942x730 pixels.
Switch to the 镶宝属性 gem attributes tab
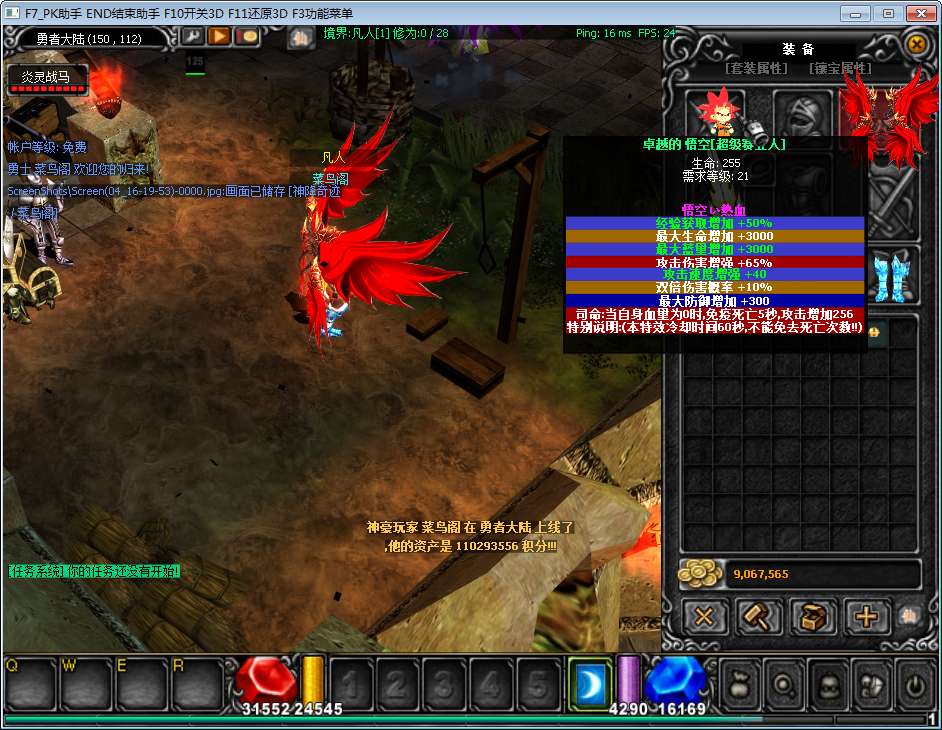point(841,69)
